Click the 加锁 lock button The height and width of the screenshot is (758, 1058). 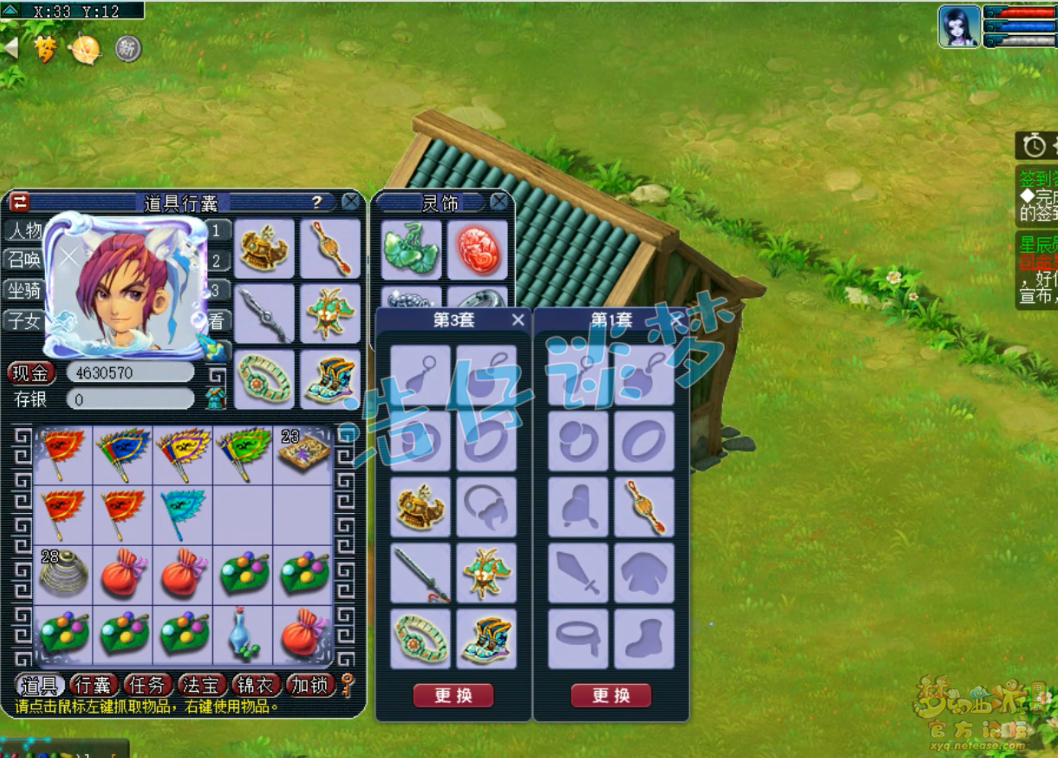point(308,685)
